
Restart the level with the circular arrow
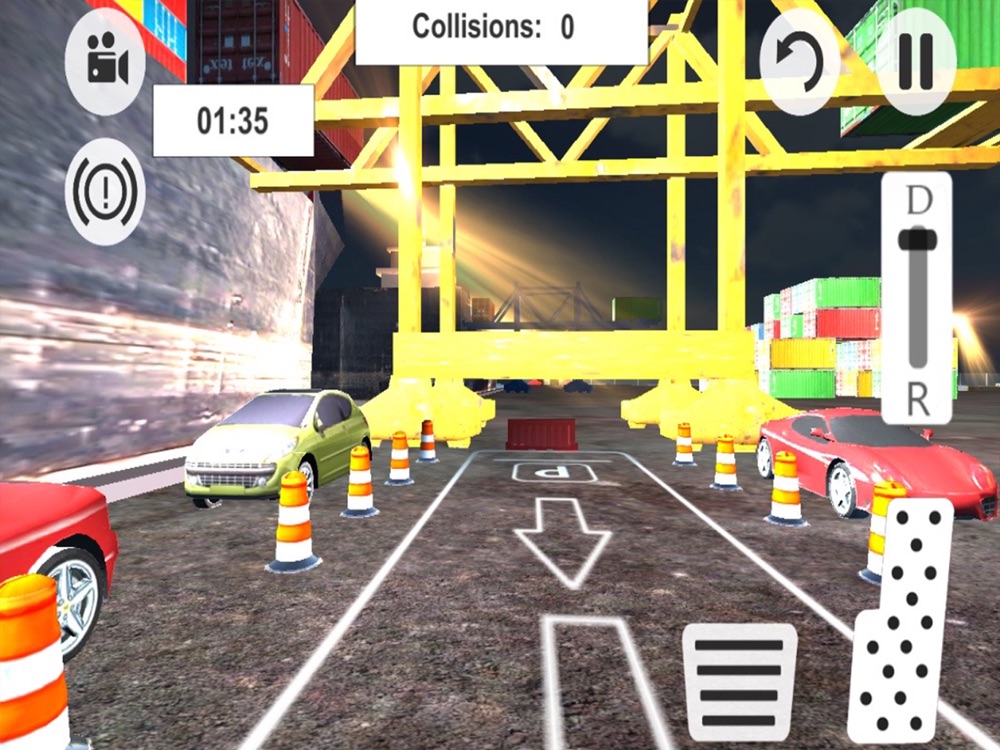(x=800, y=62)
